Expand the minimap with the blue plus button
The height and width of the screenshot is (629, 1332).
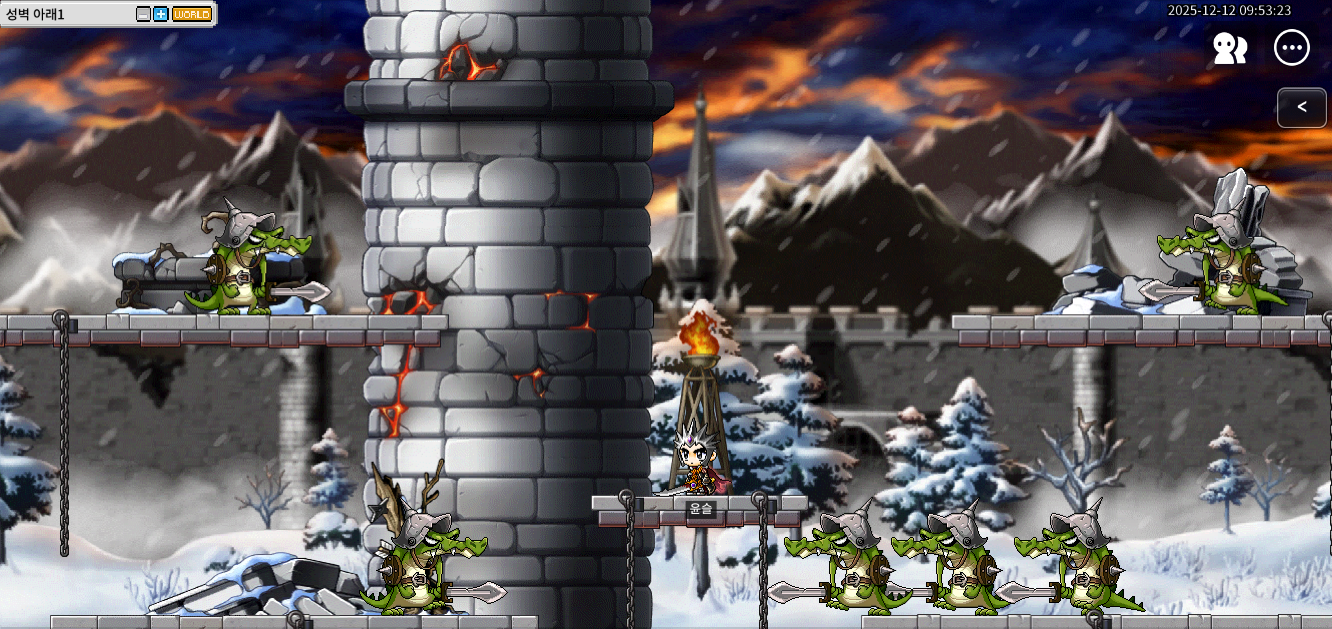coord(160,14)
